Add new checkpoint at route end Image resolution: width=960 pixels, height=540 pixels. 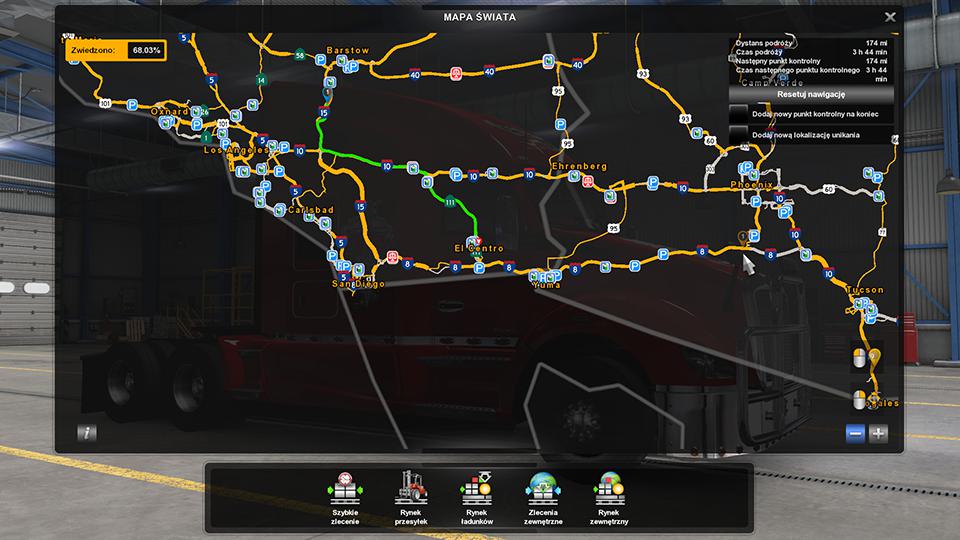pyautogui.click(x=739, y=114)
